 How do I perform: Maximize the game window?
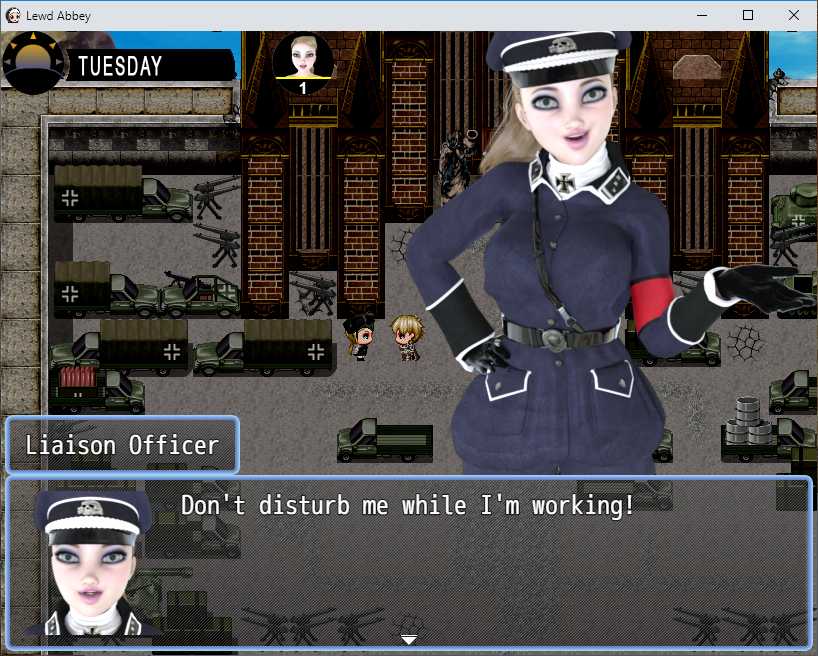pyautogui.click(x=748, y=15)
